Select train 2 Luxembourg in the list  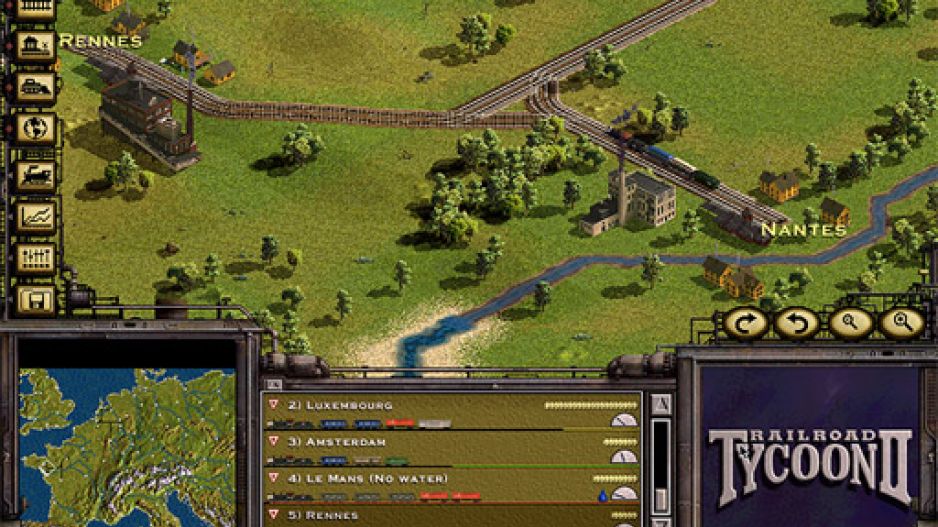(x=452, y=412)
